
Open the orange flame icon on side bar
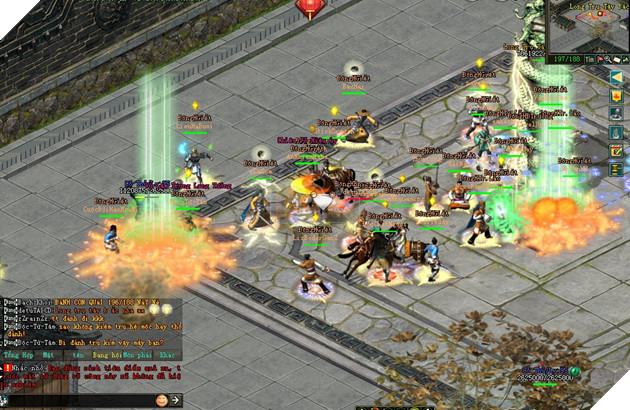(617, 95)
